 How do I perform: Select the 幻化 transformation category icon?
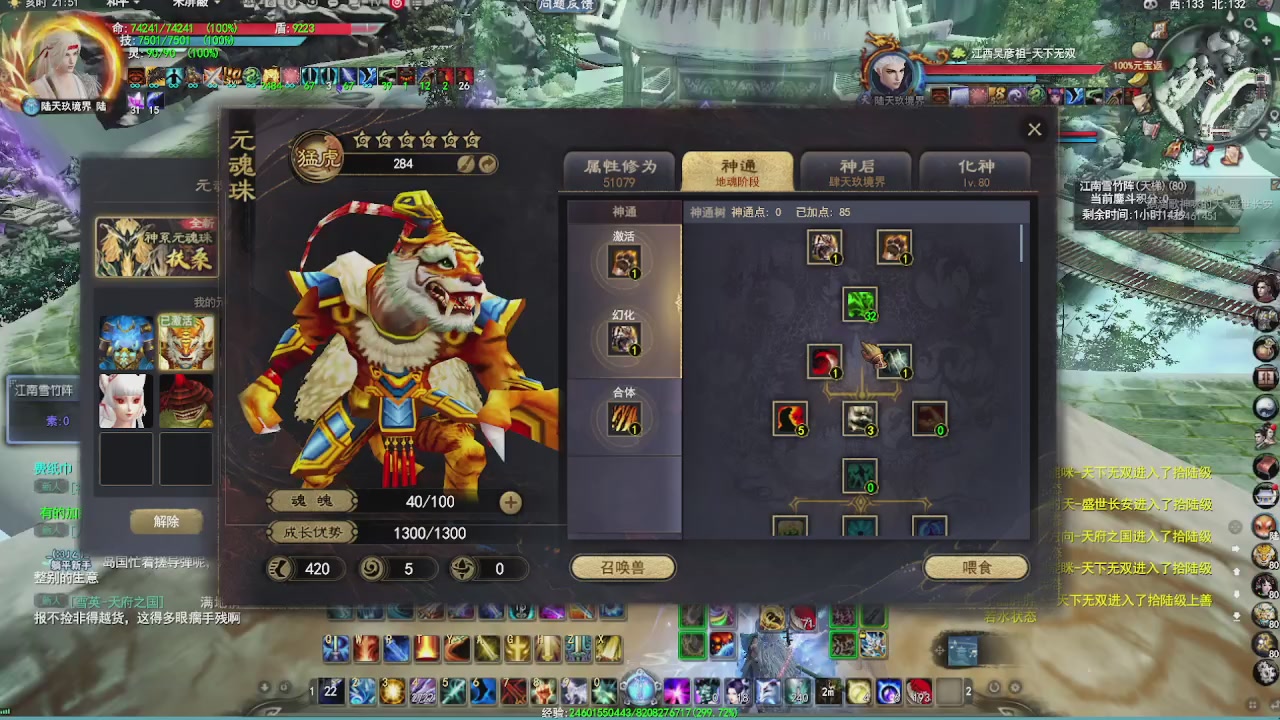625,337
